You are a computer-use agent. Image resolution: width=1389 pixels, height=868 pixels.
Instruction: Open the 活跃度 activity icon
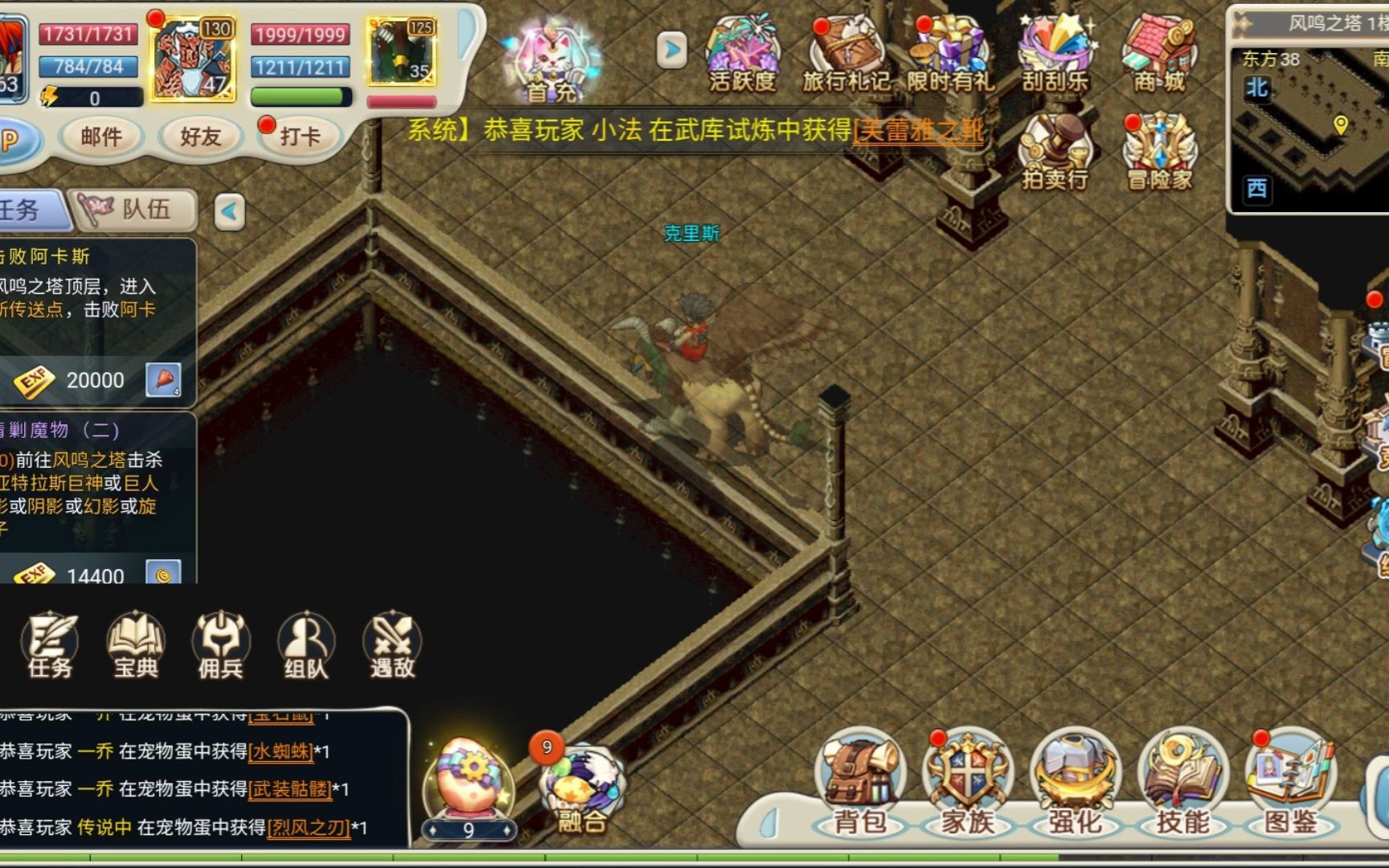(x=742, y=53)
